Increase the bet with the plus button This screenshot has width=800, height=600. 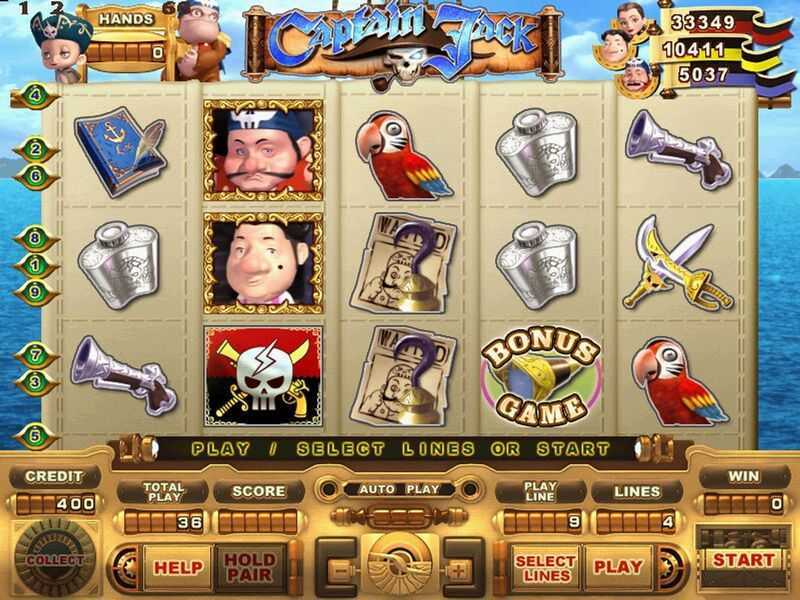(x=459, y=568)
